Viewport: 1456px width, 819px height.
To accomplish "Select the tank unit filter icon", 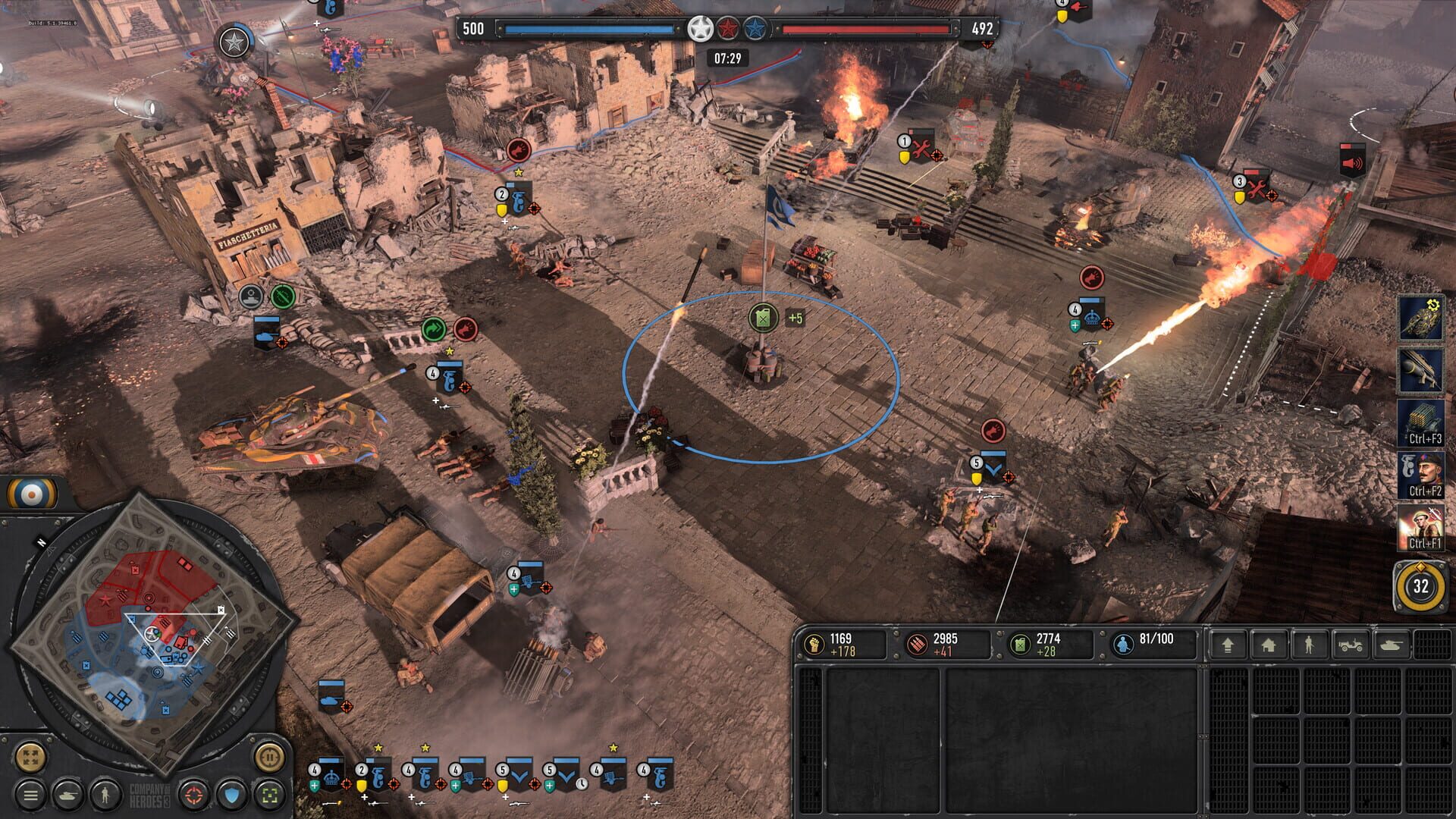I will coord(67,795).
